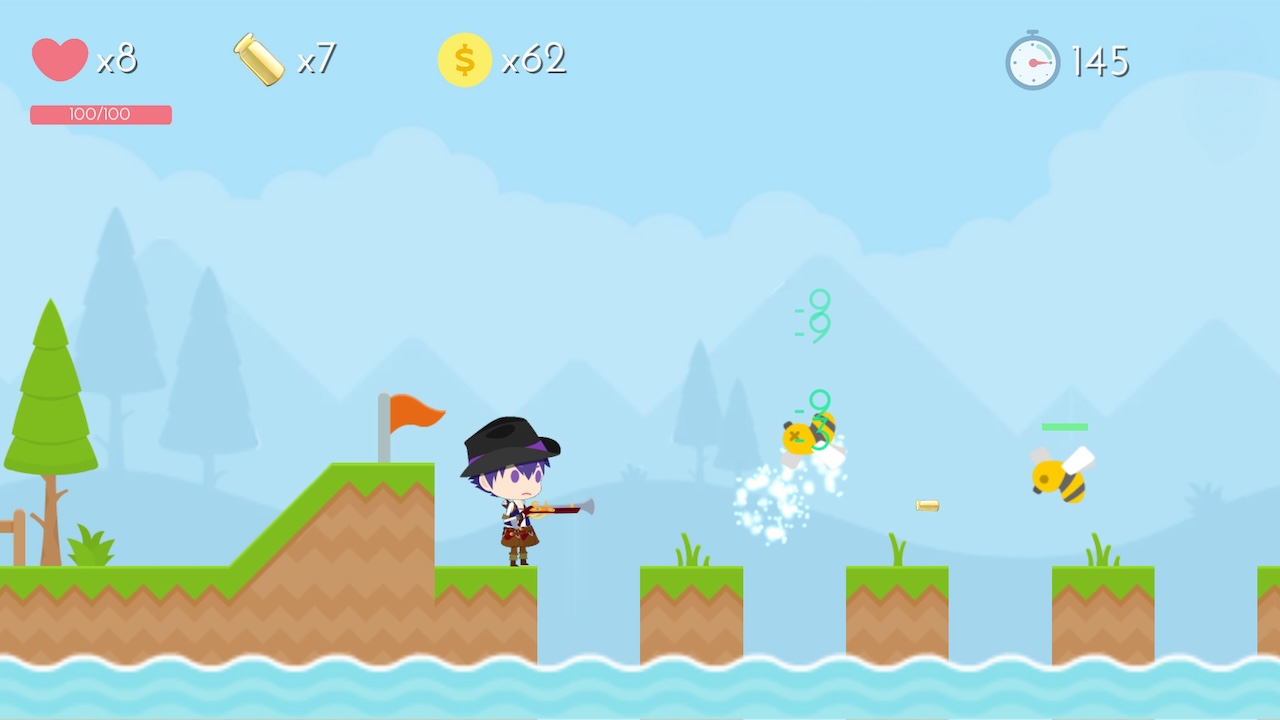Click the heart icon showing x8 lives
The width and height of the screenshot is (1280, 720).
[x=58, y=58]
